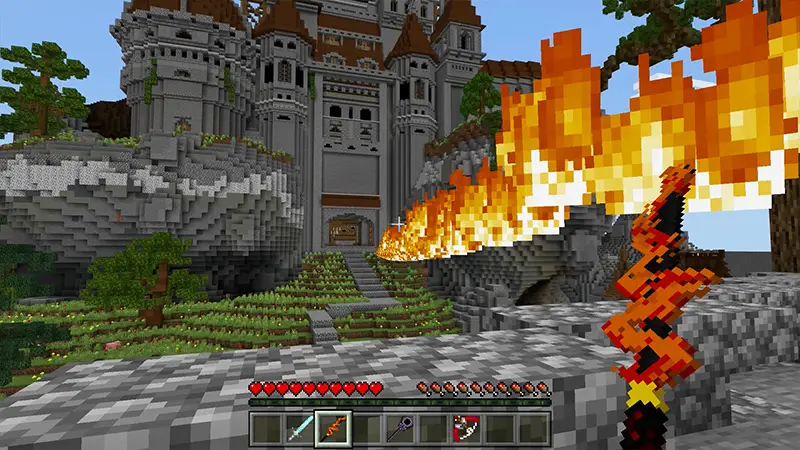
Task: Choose the orange flame staff slot
Action: click(x=332, y=429)
